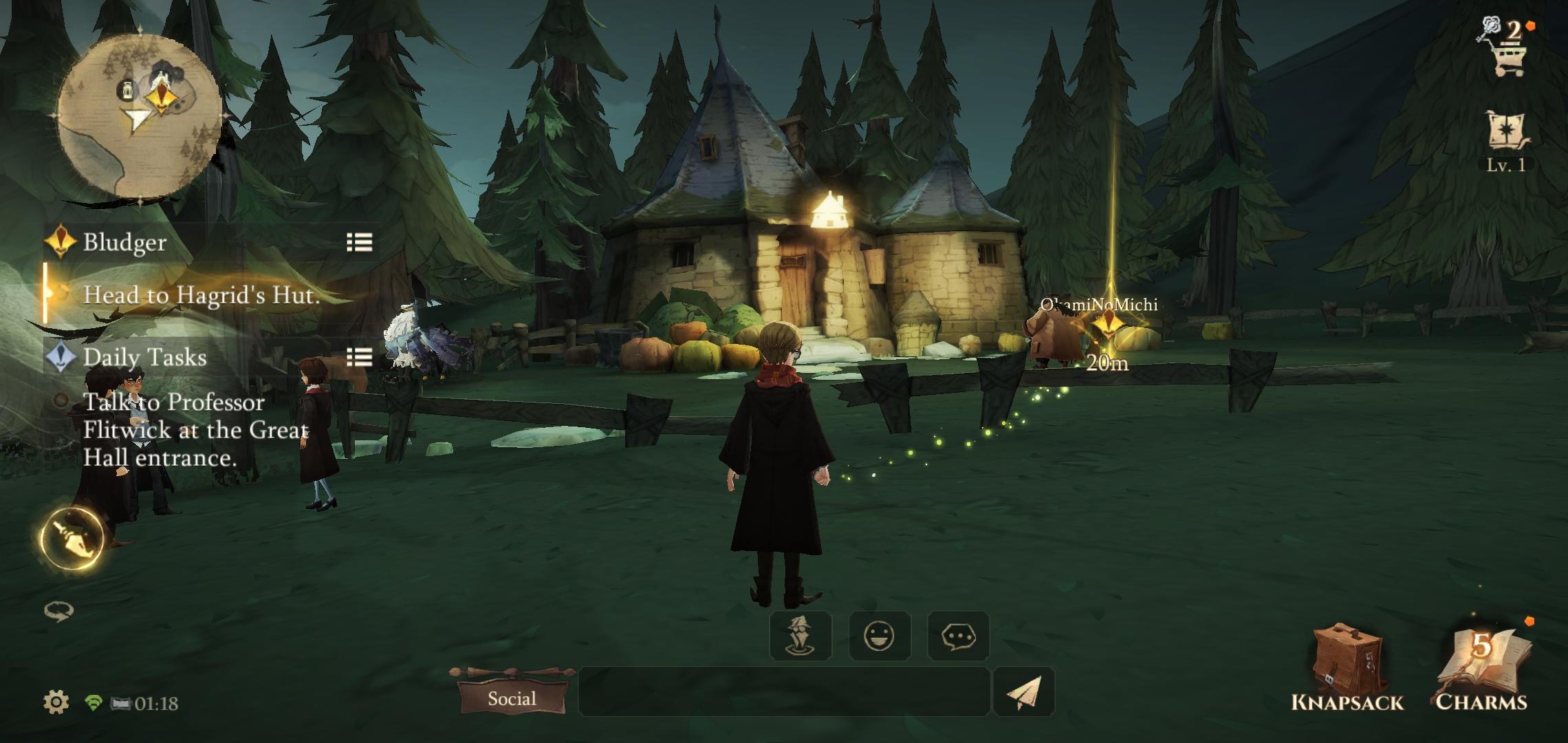
Task: Expand the Daily Tasks list
Action: [359, 357]
